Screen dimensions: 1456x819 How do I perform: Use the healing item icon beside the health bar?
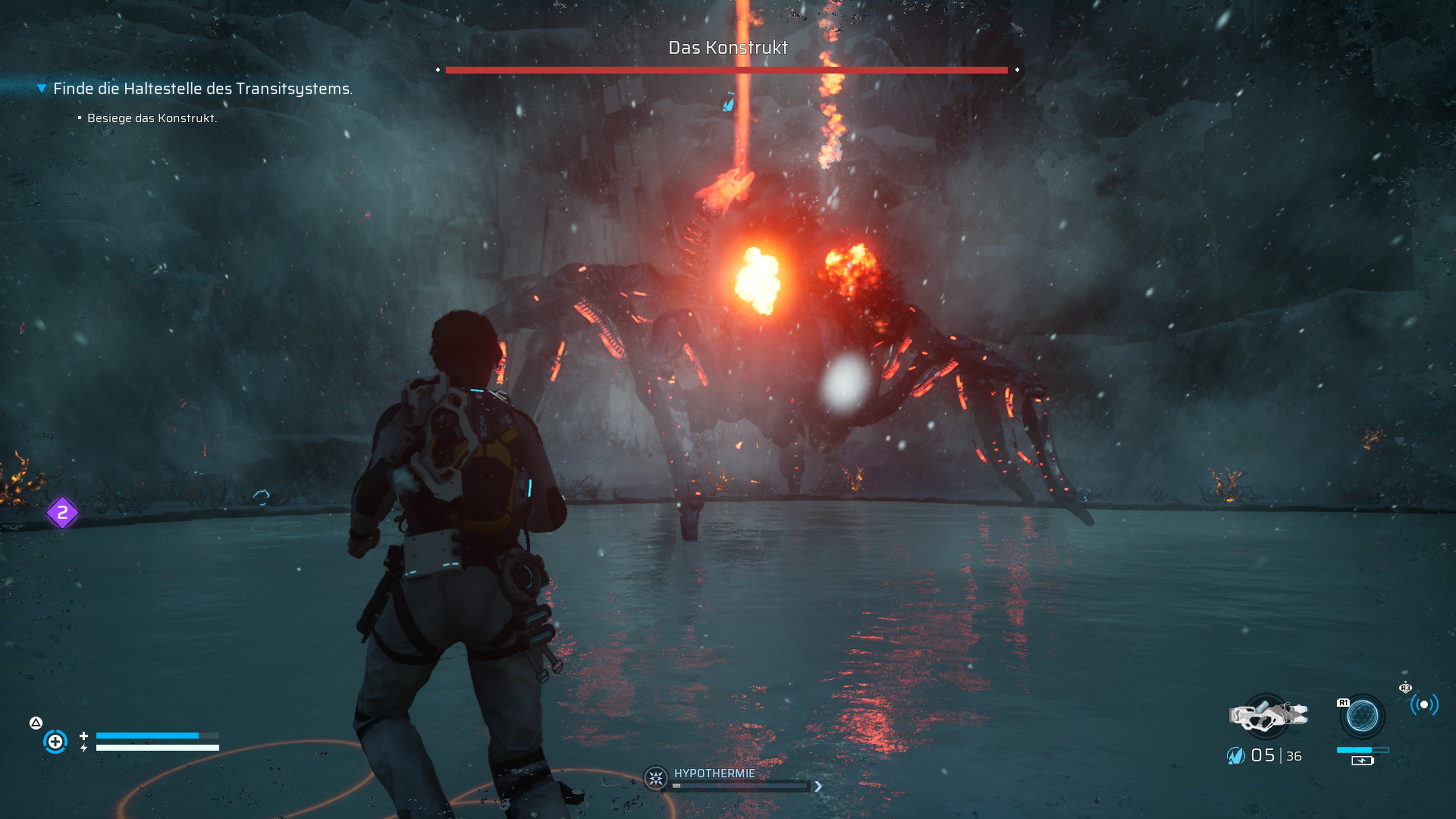tap(55, 741)
